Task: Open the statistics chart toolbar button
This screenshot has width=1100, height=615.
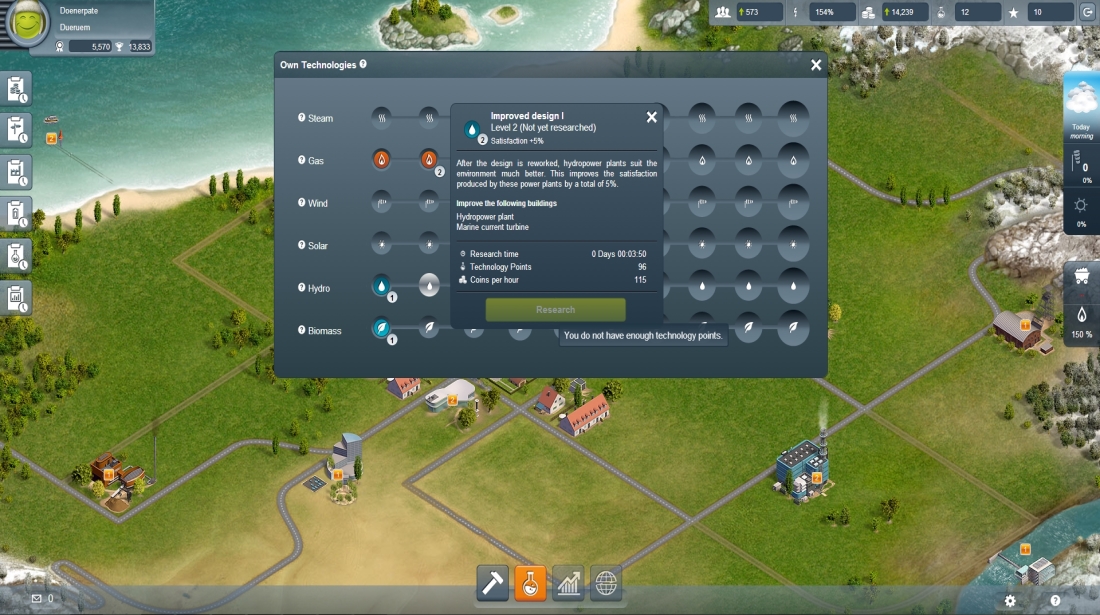Action: coord(568,582)
